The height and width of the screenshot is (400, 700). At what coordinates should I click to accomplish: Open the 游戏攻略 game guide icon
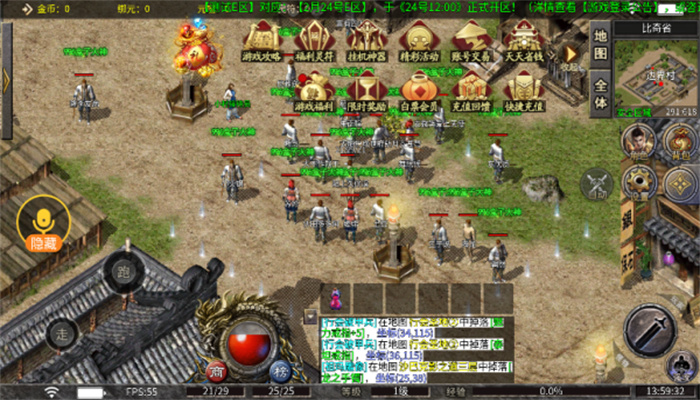(262, 39)
